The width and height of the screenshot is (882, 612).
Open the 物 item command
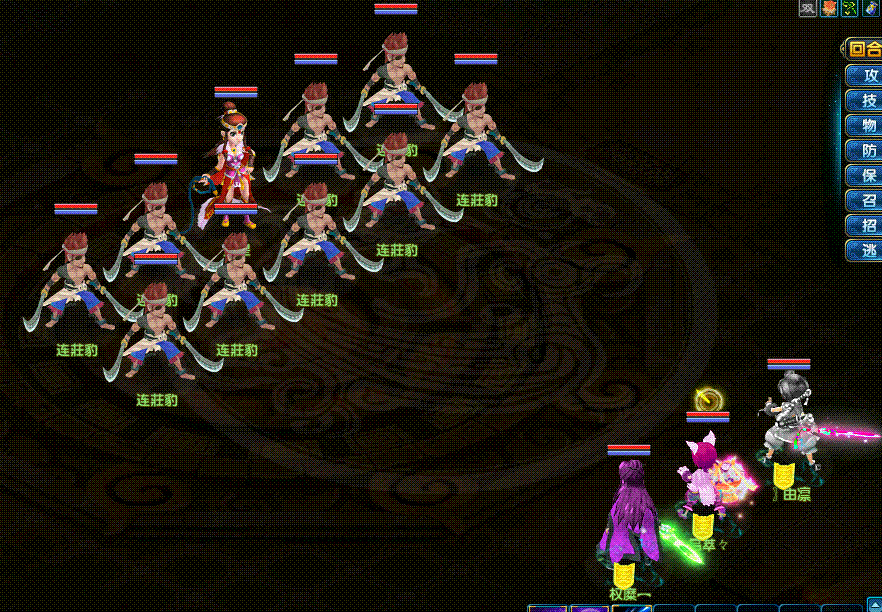(x=866, y=126)
